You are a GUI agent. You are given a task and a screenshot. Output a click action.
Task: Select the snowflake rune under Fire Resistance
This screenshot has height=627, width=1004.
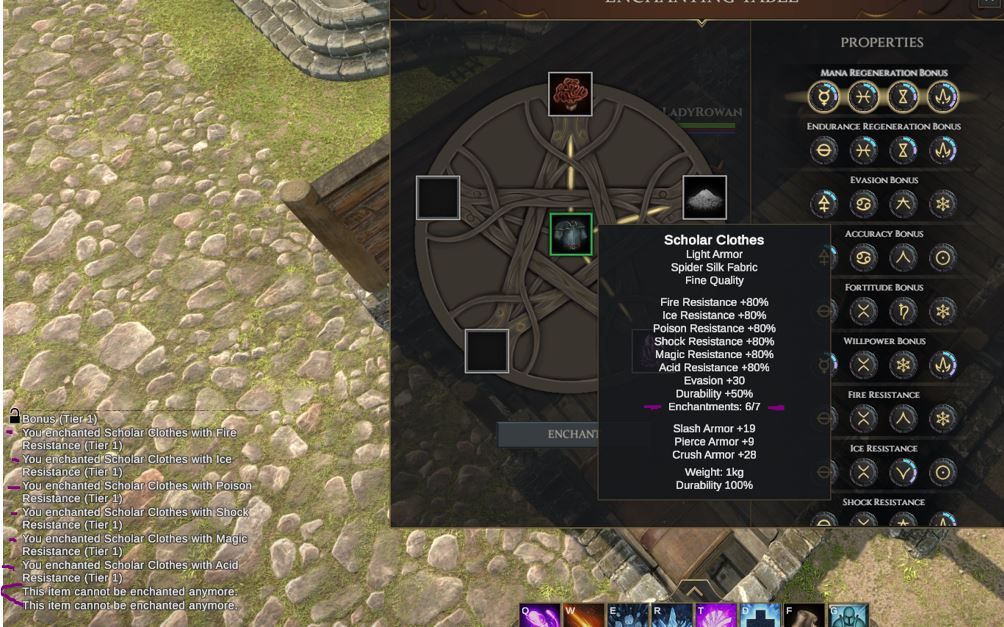(x=942, y=418)
